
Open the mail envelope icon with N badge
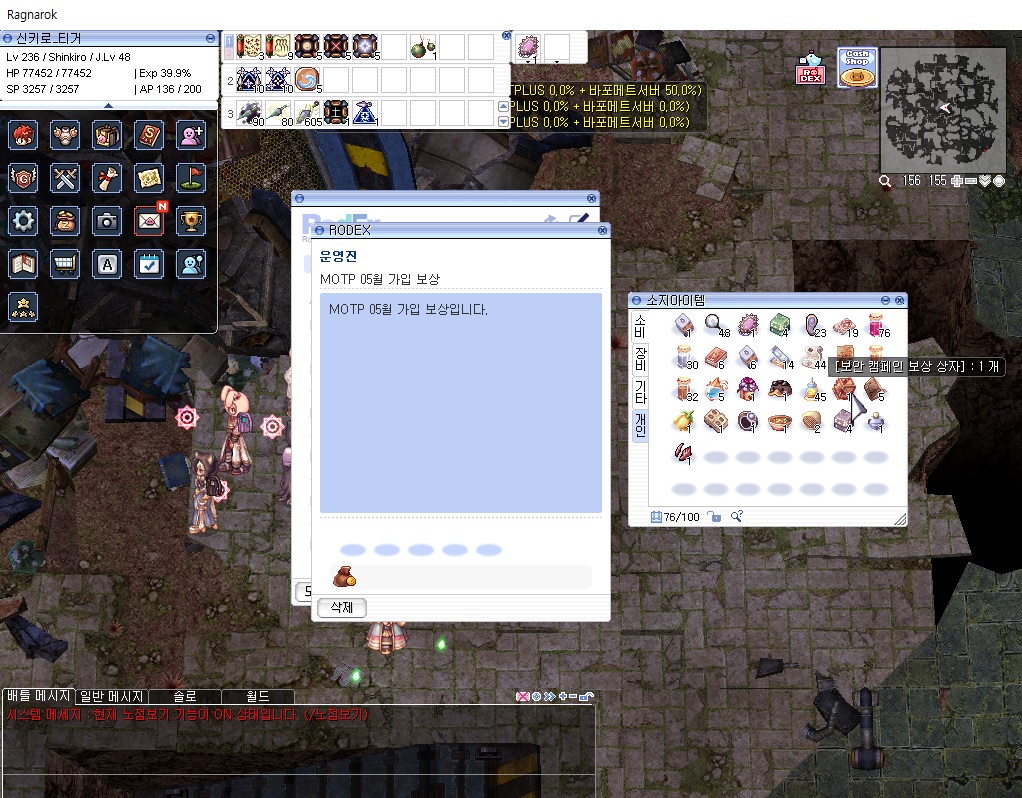[x=149, y=220]
